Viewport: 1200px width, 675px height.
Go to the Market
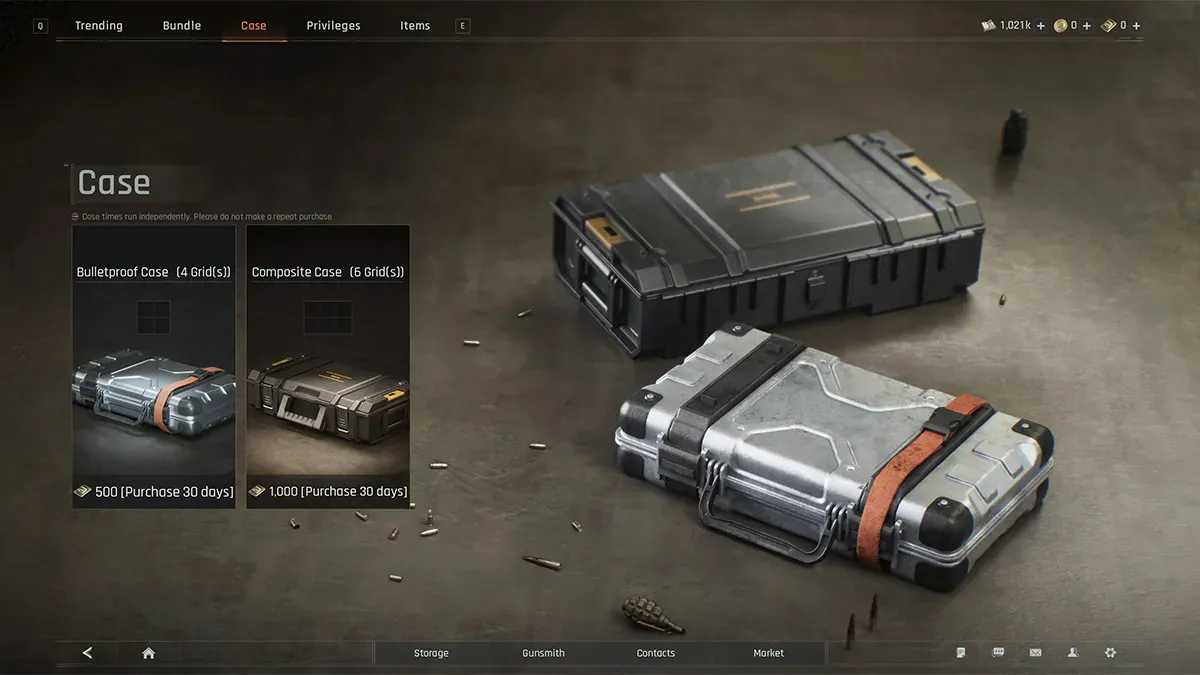coord(768,653)
